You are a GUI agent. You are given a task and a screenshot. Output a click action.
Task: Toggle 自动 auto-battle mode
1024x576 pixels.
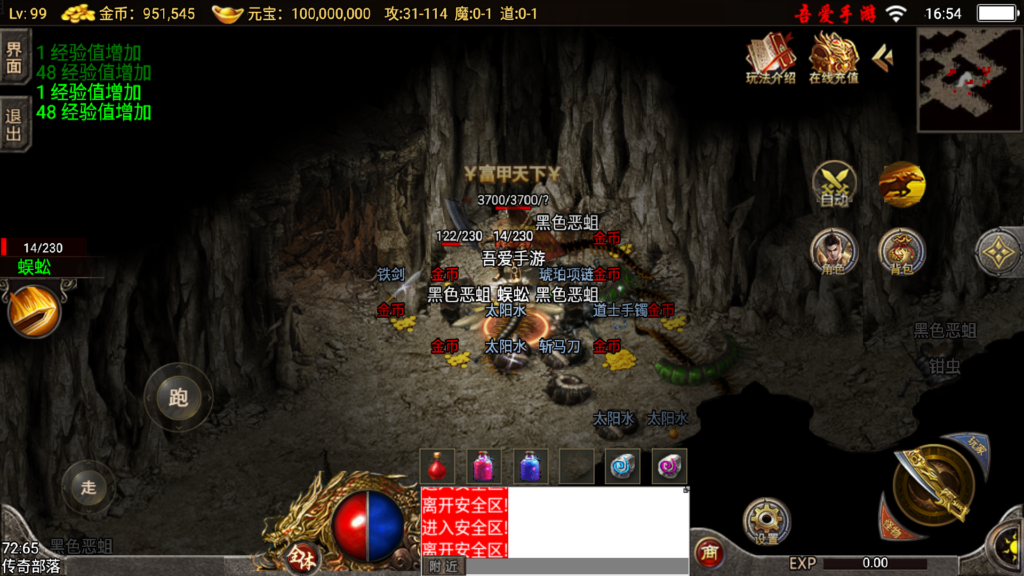click(834, 184)
